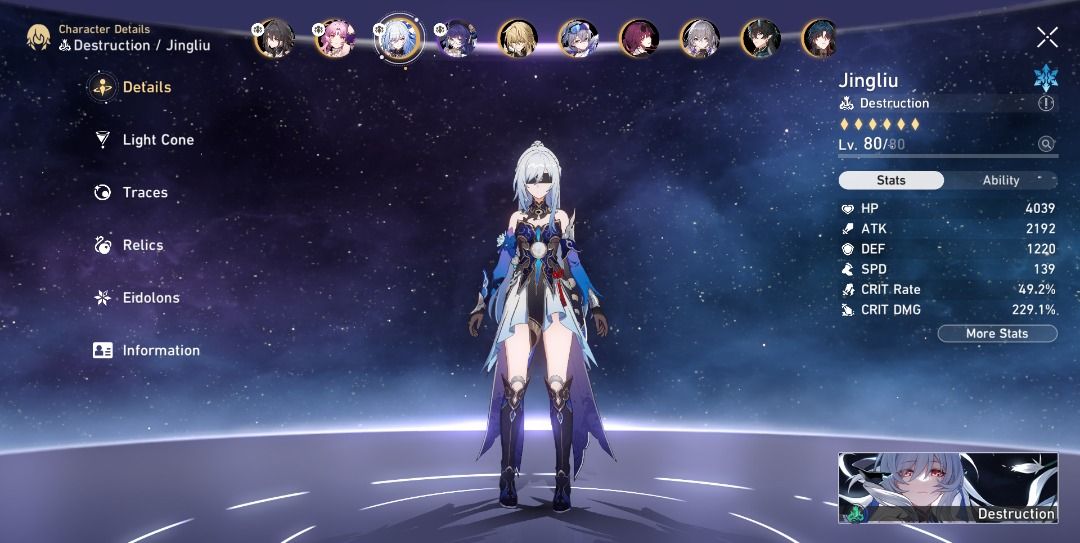The height and width of the screenshot is (543, 1080).
Task: Select the pink-haired character portrait
Action: click(334, 39)
